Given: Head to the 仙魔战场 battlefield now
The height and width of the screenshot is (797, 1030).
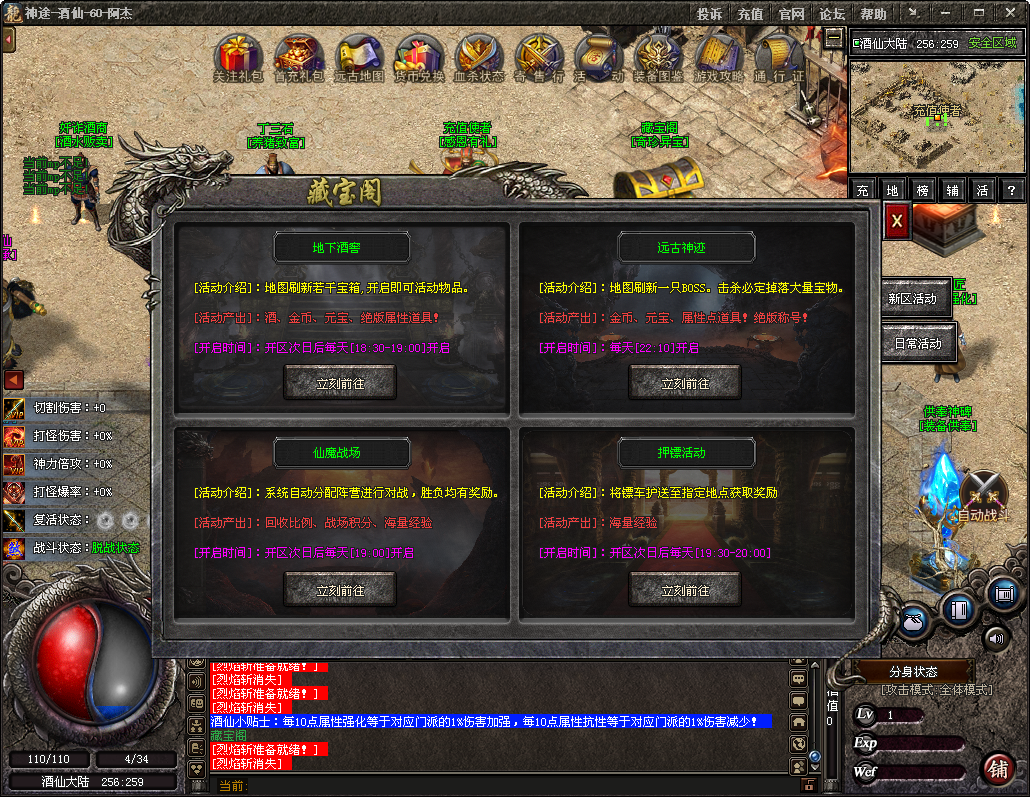Looking at the screenshot, I should pos(340,590).
